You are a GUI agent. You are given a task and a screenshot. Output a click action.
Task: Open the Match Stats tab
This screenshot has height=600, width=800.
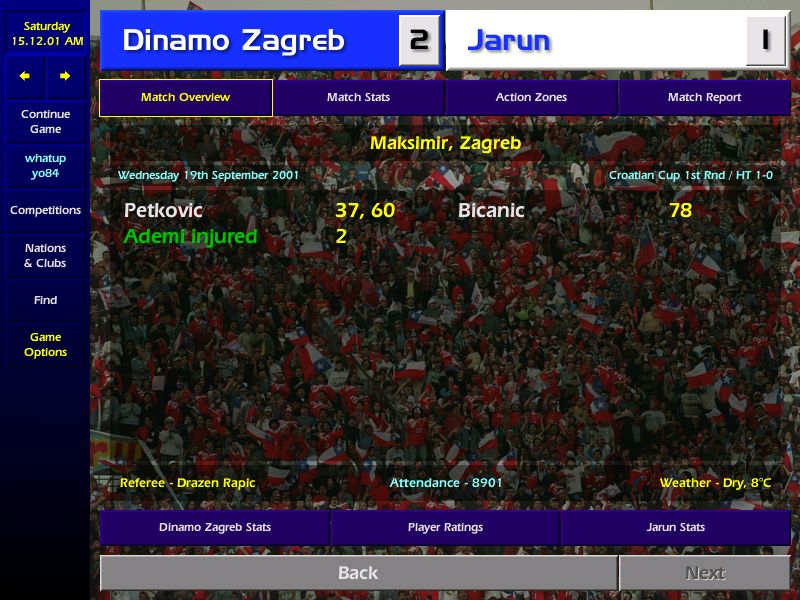(358, 98)
